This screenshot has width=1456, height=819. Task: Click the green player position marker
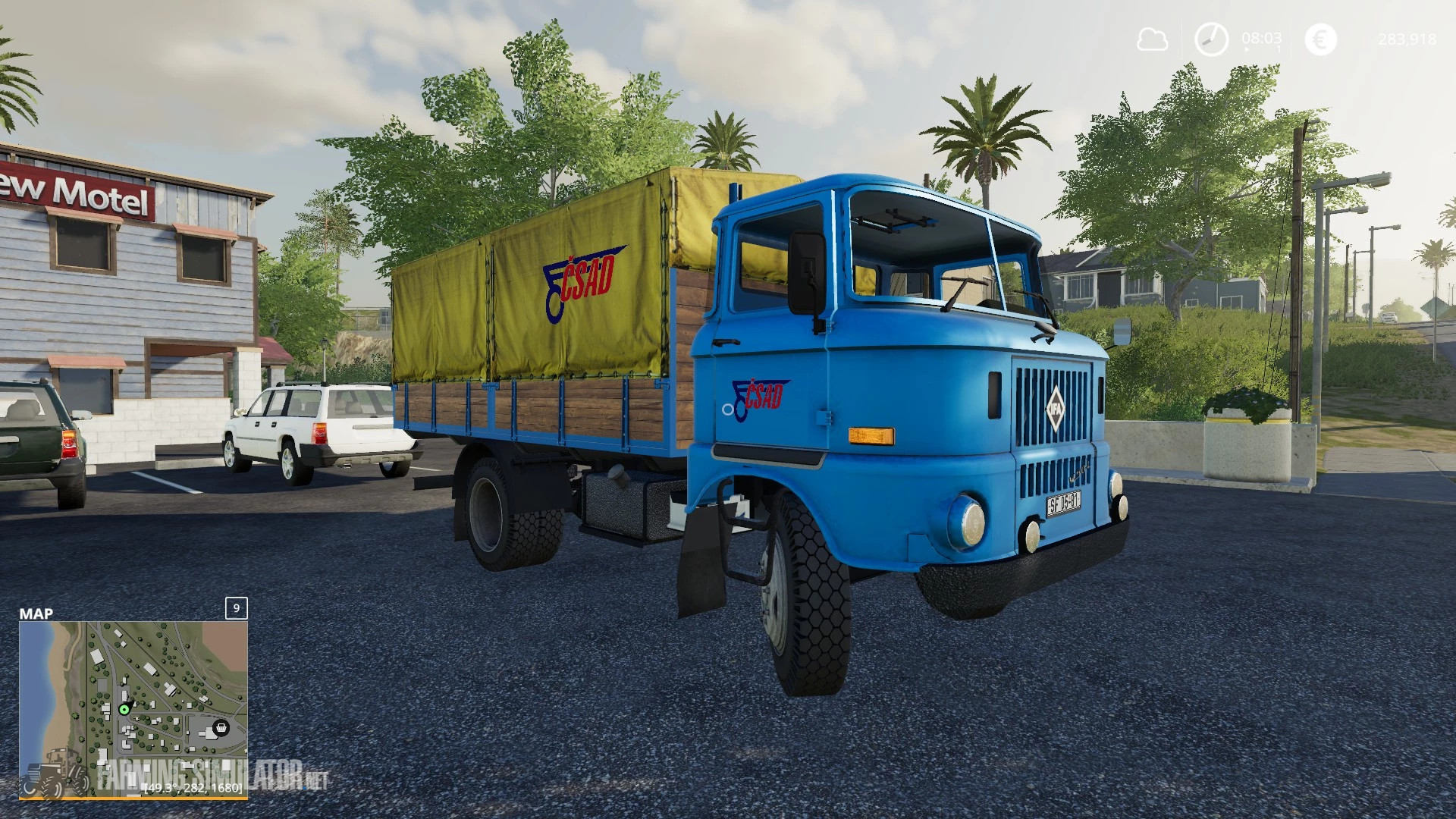tap(124, 711)
